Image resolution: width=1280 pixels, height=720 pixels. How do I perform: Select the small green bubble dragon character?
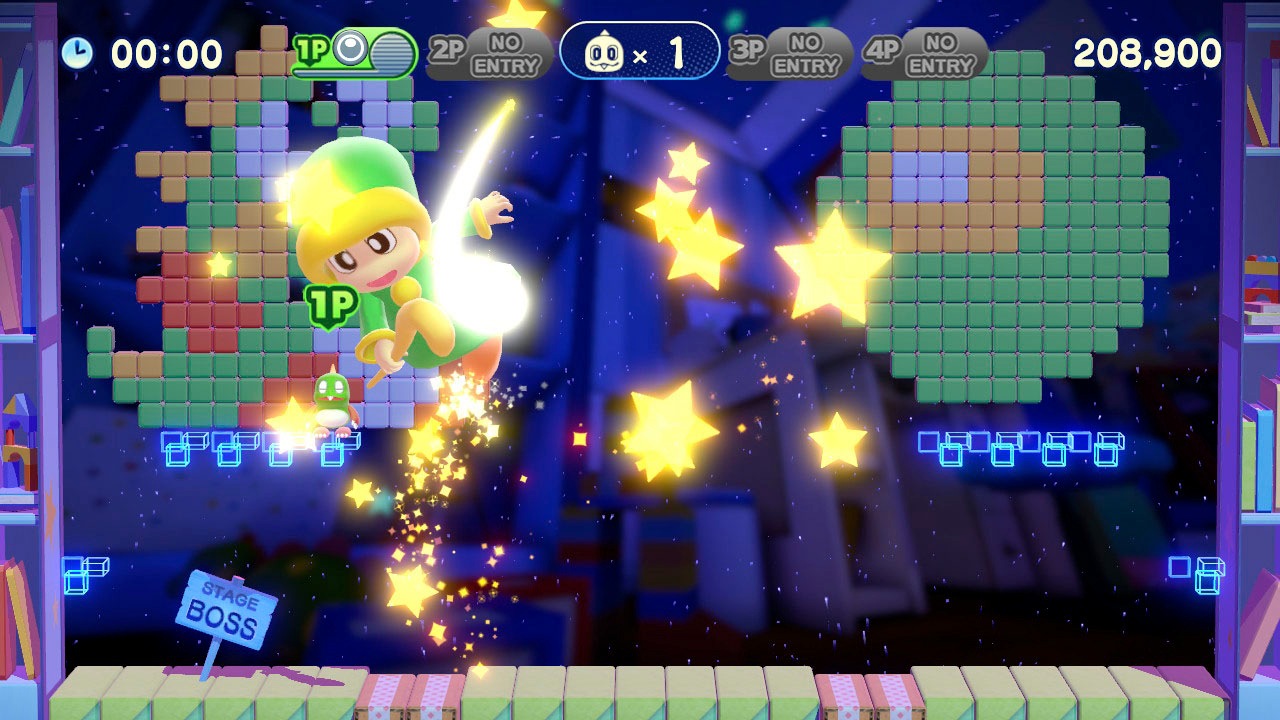(330, 399)
